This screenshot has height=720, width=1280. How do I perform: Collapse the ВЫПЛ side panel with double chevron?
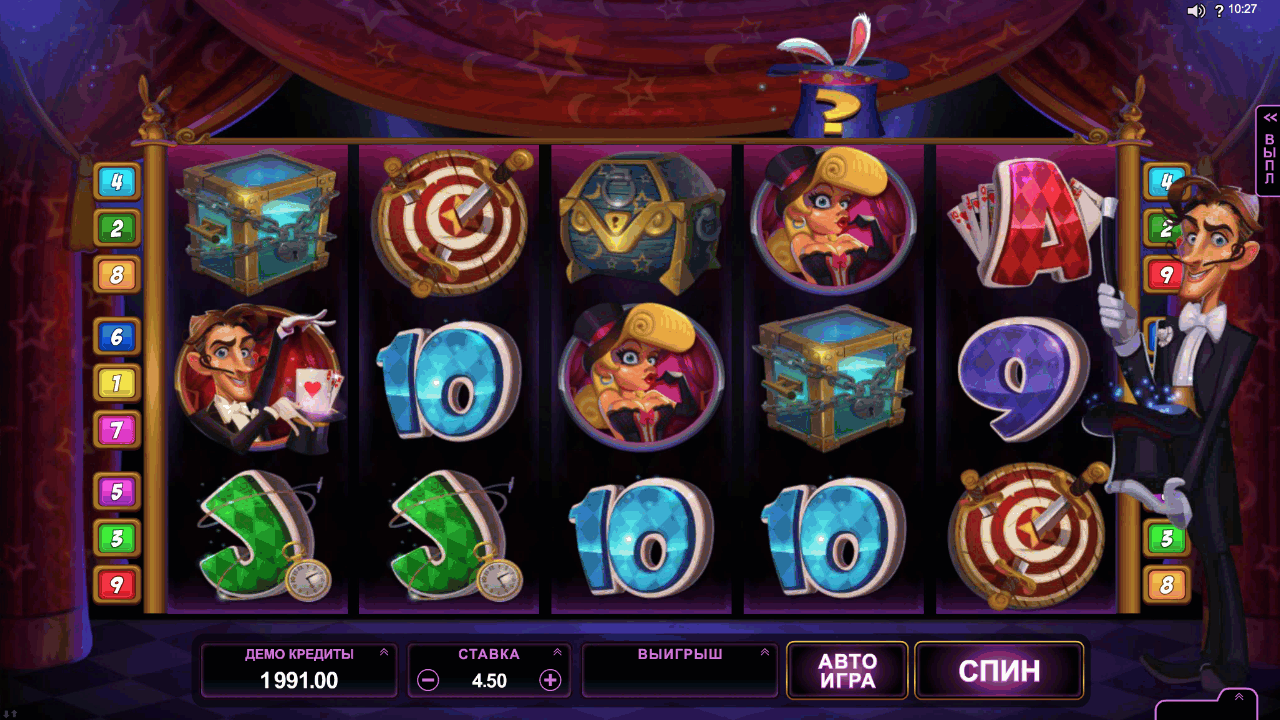(1268, 117)
